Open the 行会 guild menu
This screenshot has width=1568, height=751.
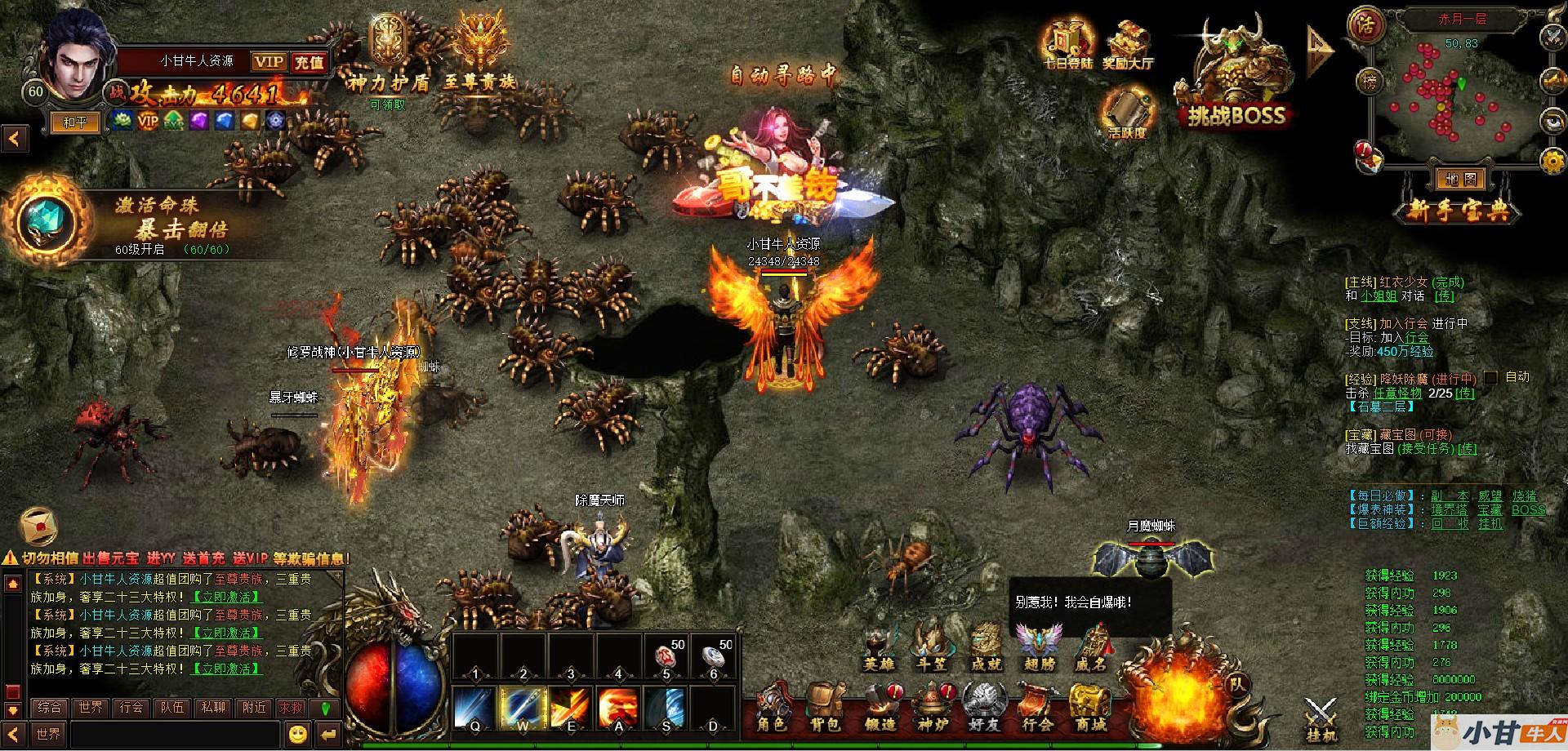1038,707
